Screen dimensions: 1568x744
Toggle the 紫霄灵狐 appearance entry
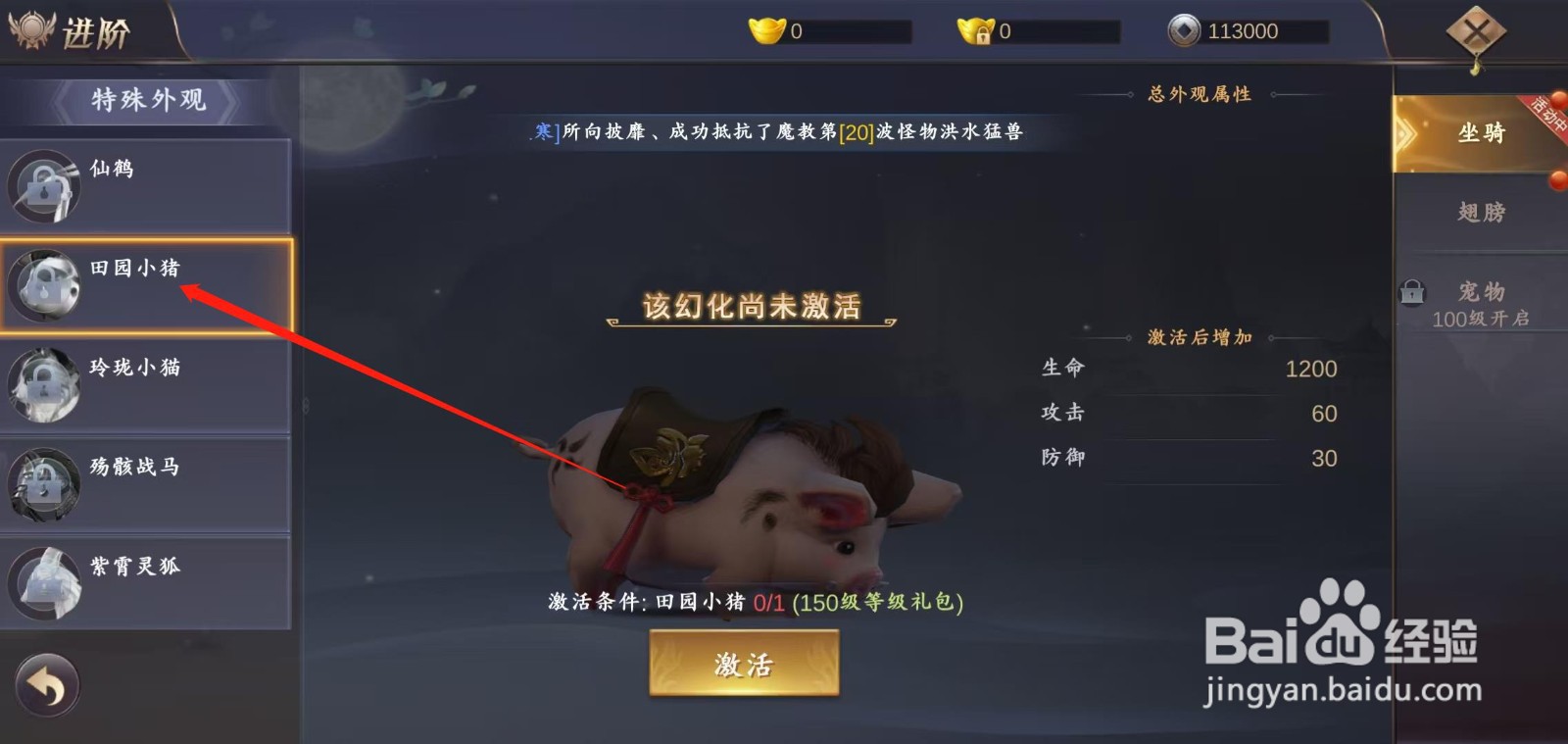(137, 567)
